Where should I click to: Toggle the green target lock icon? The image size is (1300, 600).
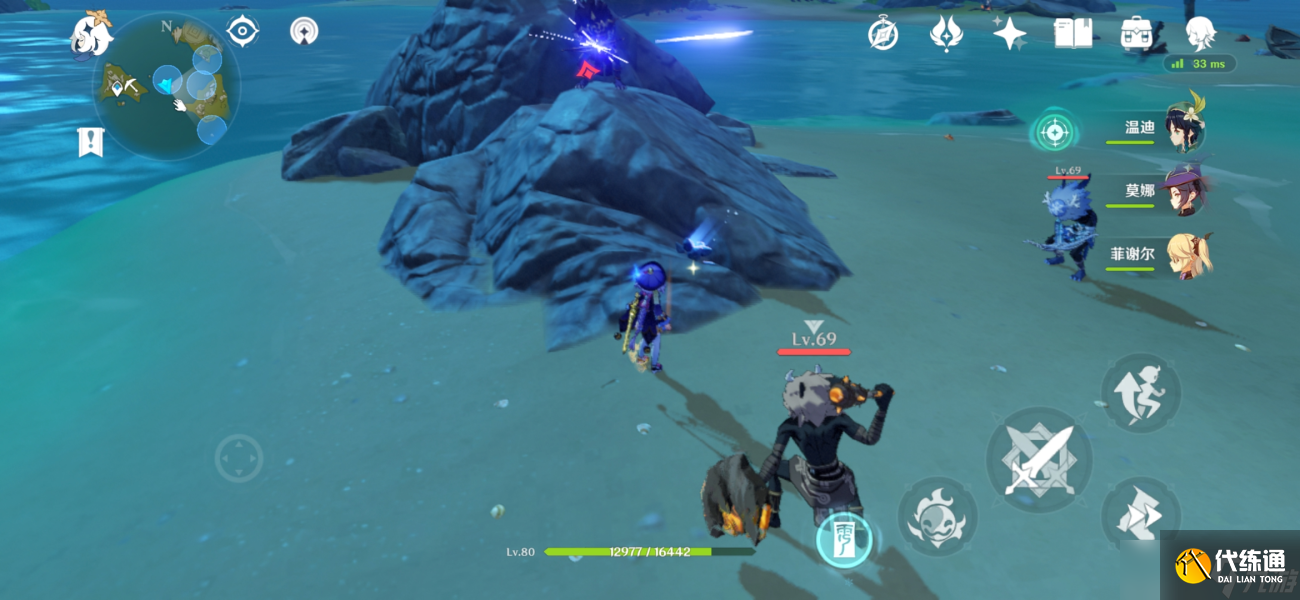1052,130
